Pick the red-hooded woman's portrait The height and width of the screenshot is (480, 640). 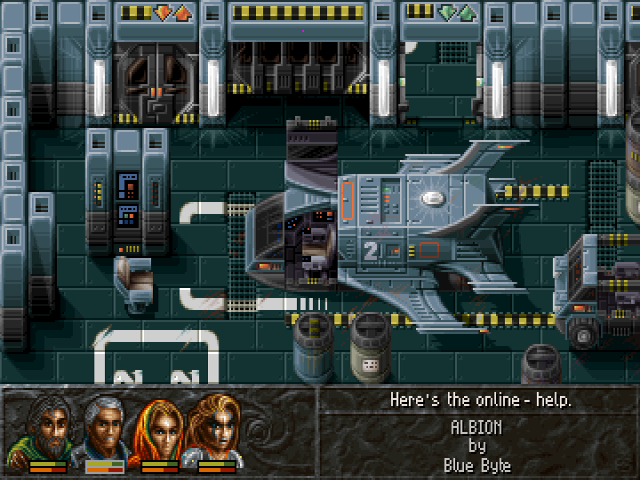point(160,427)
